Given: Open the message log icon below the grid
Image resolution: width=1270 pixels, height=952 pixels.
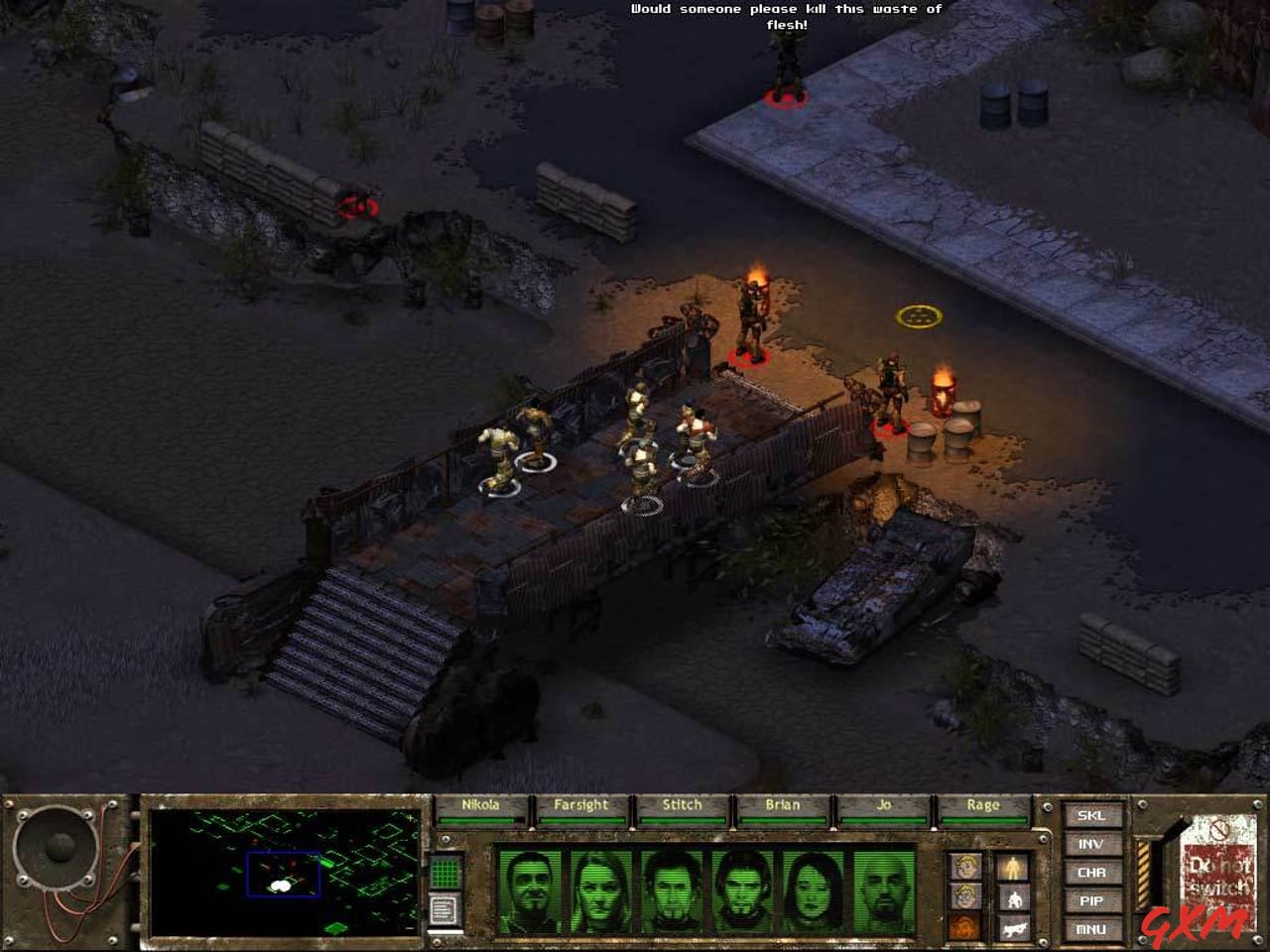Looking at the screenshot, I should [444, 910].
